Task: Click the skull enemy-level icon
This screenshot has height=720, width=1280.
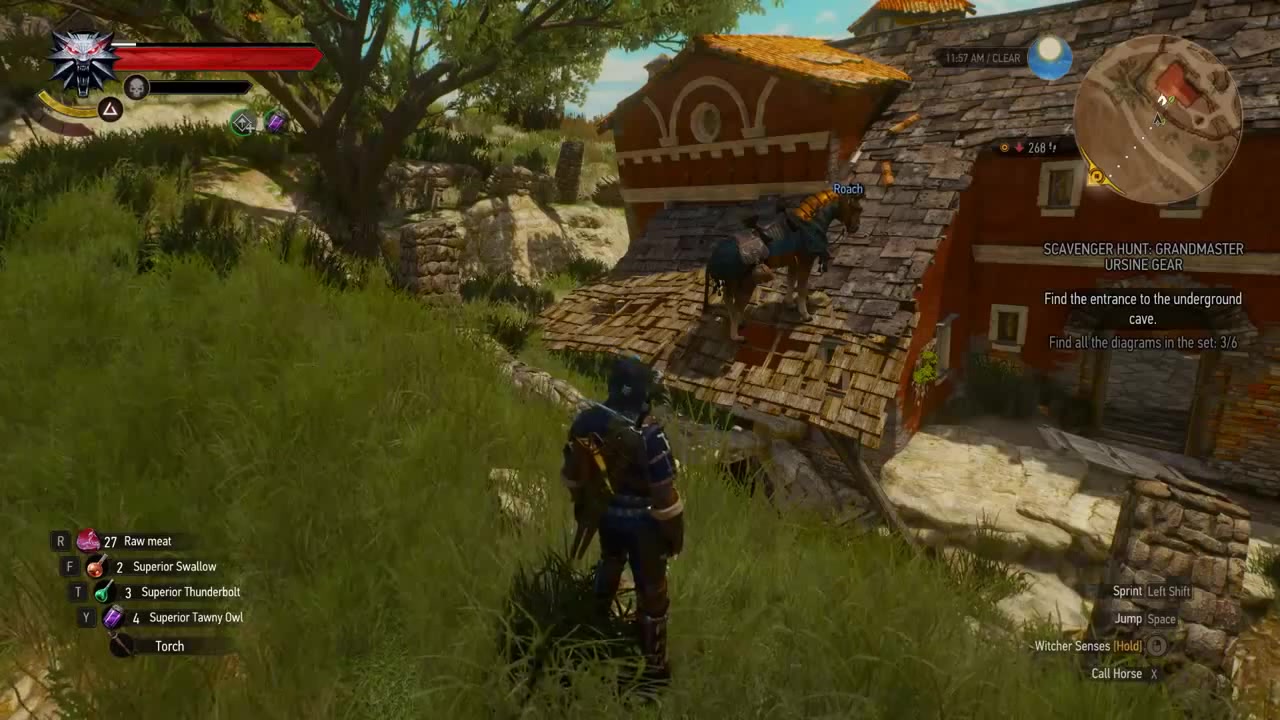Action: [x=135, y=87]
